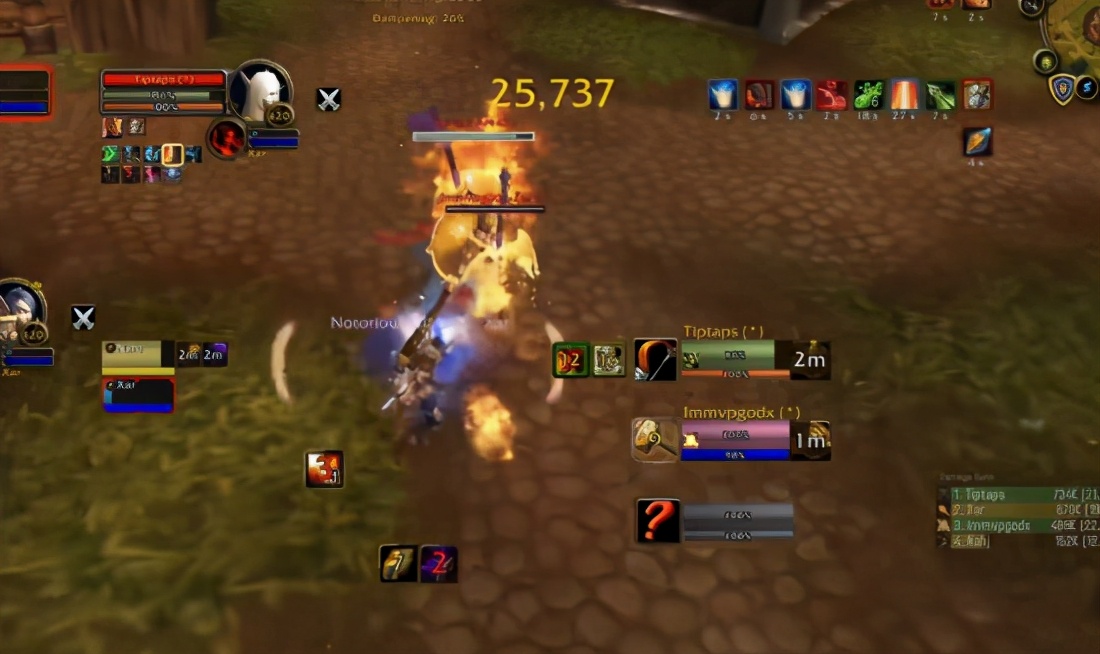Select the Immvpgodx party frame
The width and height of the screenshot is (1100, 654).
point(735,440)
